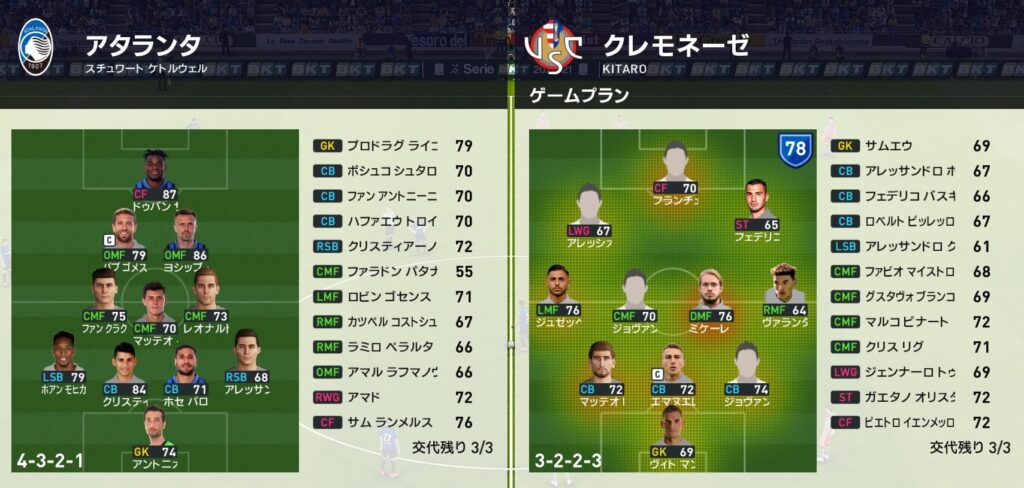Pick substitute CF サム ランメルス from list
The height and width of the screenshot is (488, 1024).
pos(392,423)
